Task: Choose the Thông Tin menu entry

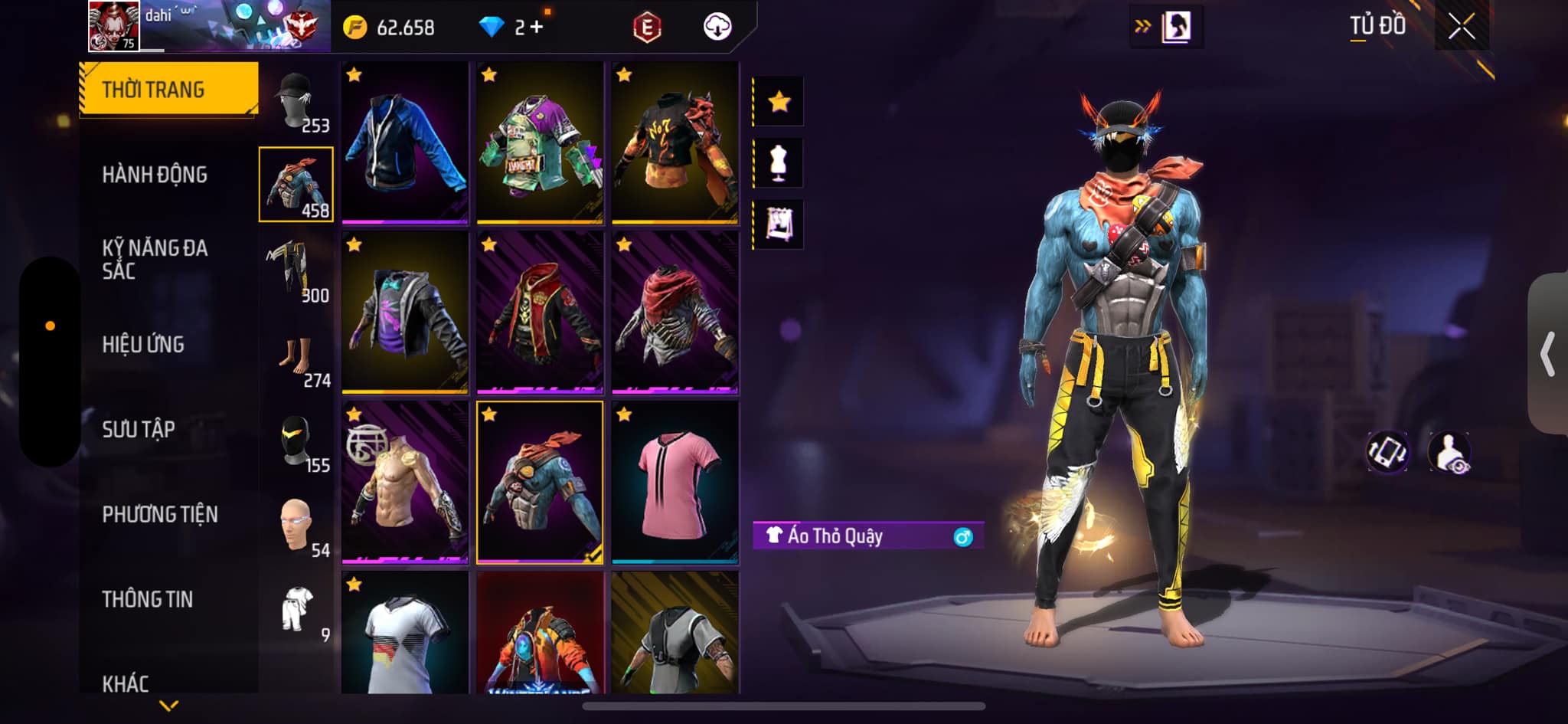Action: point(147,599)
